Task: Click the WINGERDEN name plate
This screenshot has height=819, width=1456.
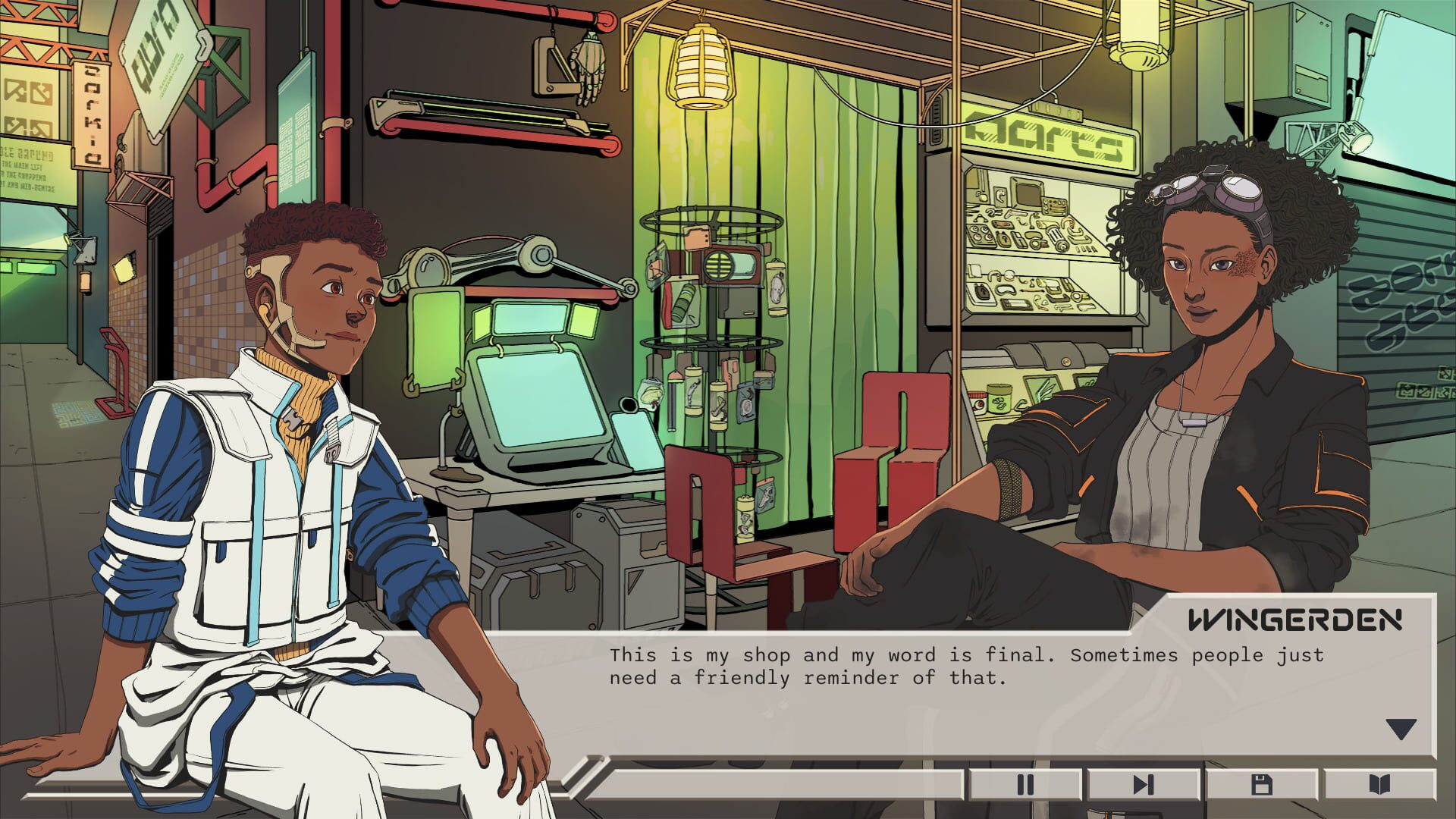Action: (1298, 618)
